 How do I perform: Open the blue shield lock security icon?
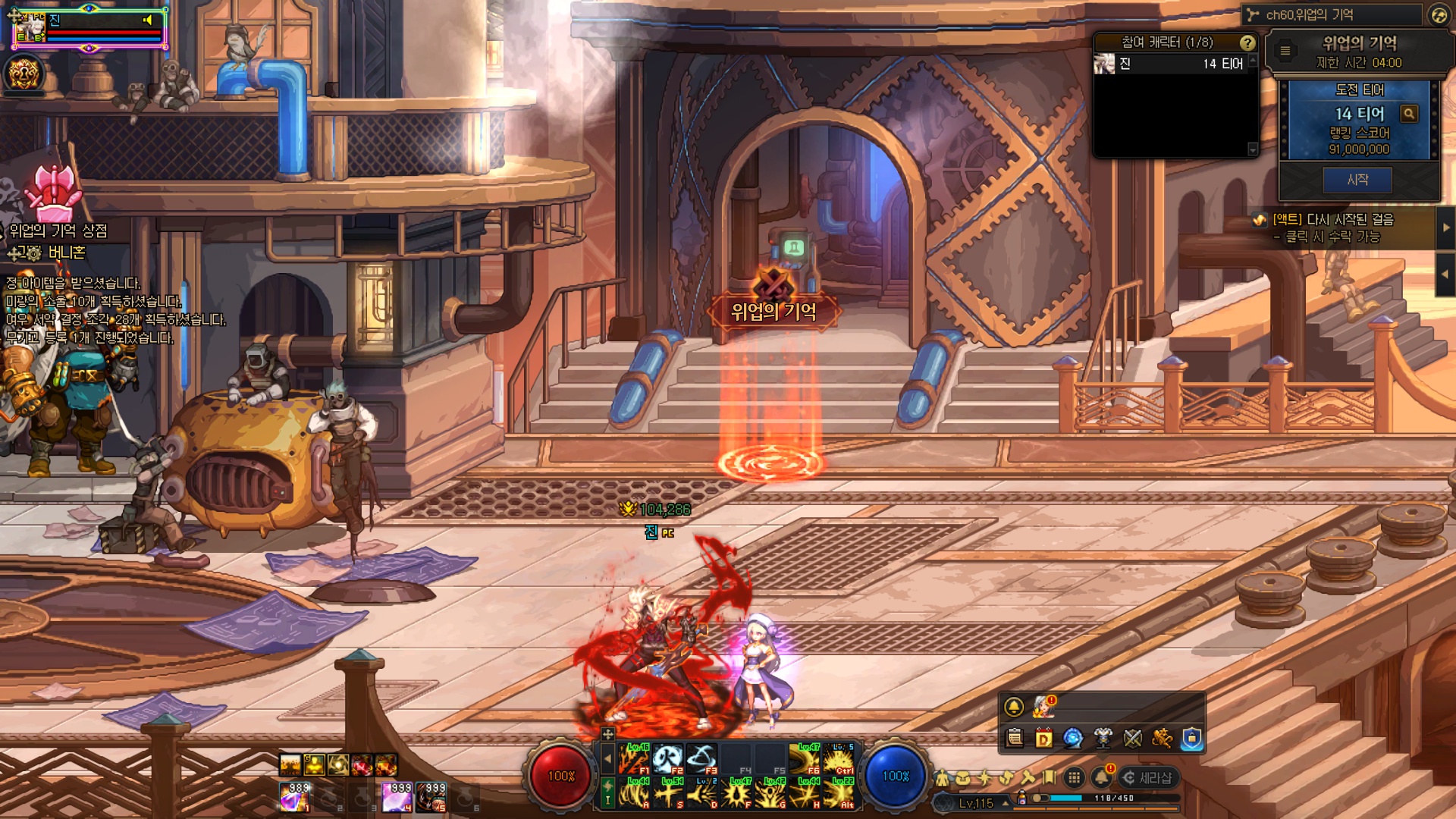(1191, 738)
